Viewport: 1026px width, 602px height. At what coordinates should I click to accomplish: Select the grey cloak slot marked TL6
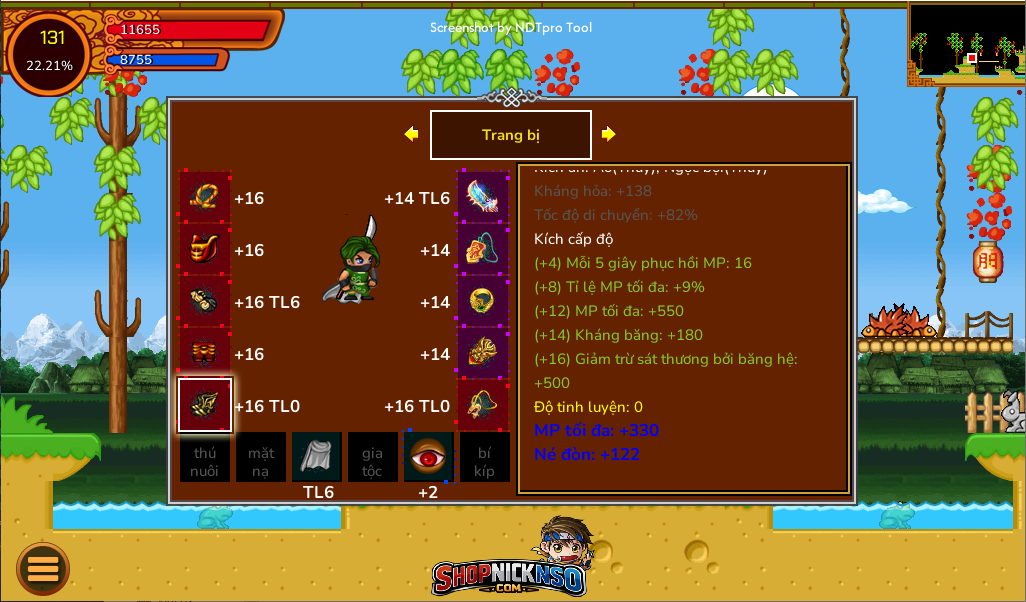click(317, 457)
